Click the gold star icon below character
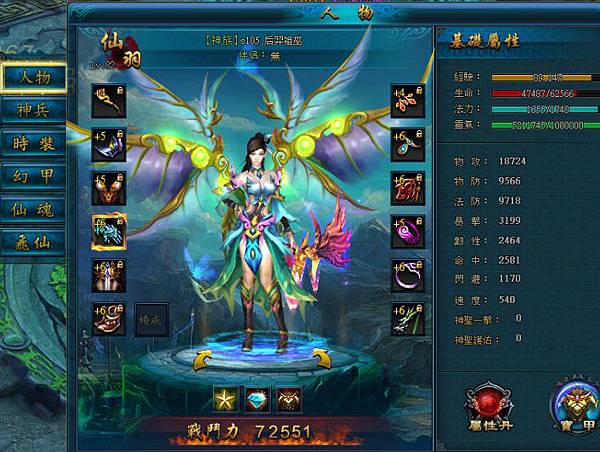Image resolution: width=600 pixels, height=452 pixels. click(x=227, y=398)
